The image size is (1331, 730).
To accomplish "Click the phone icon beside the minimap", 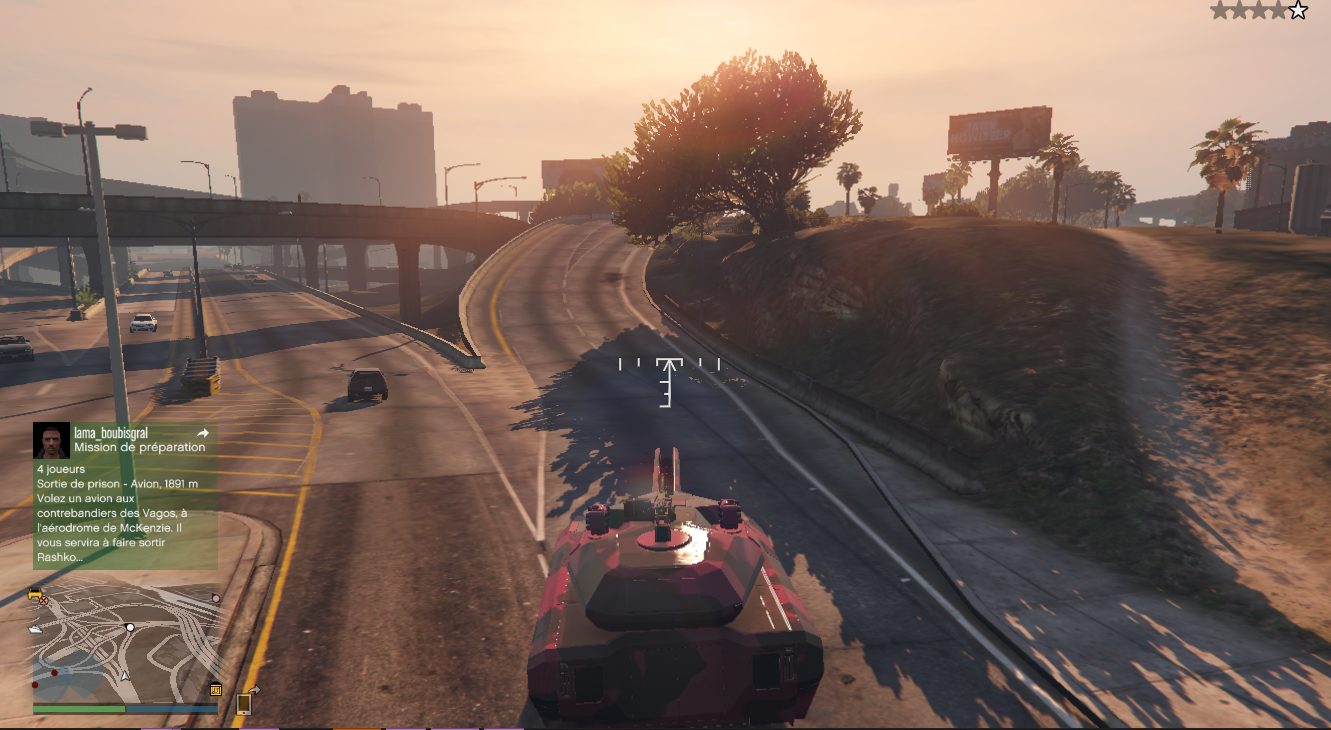I will point(243,703).
